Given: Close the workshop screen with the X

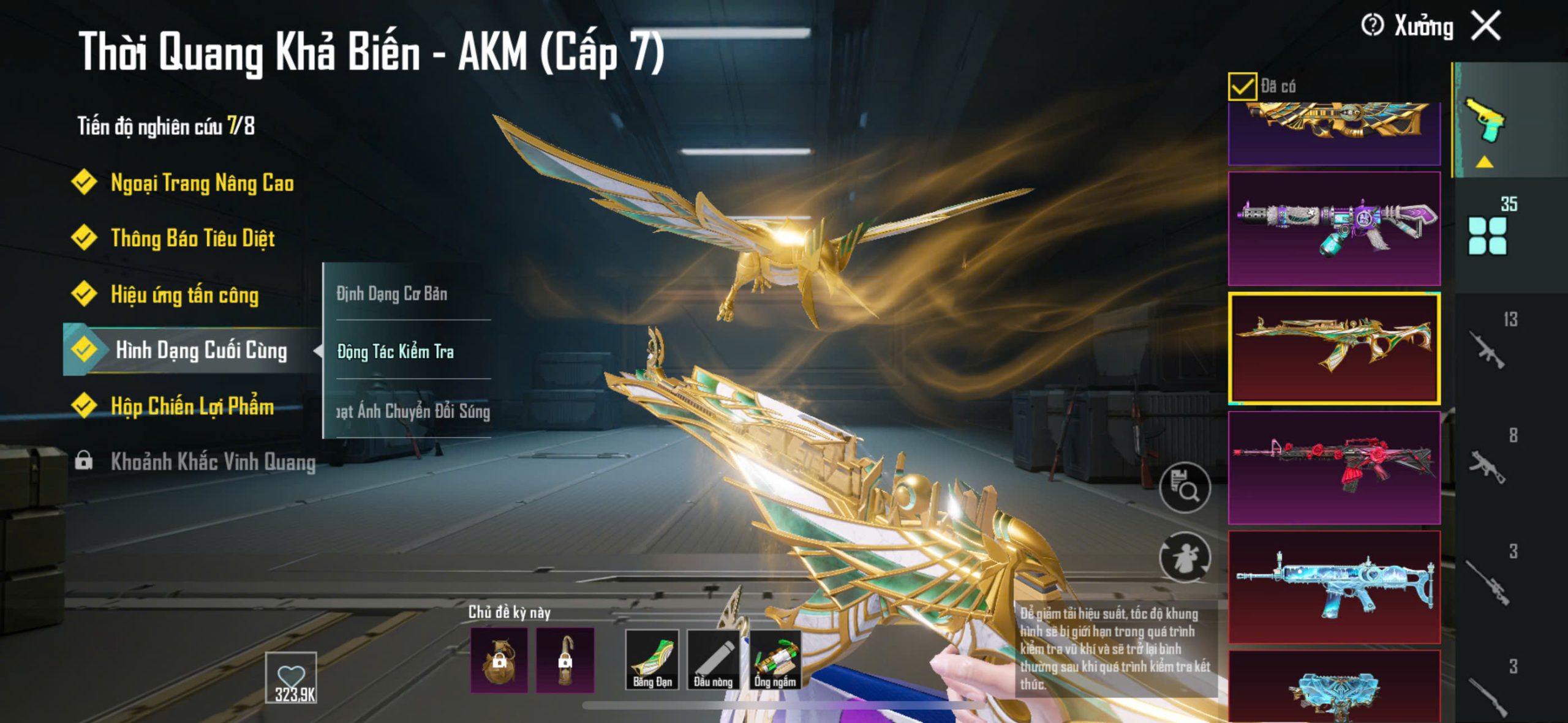Looking at the screenshot, I should (1486, 26).
